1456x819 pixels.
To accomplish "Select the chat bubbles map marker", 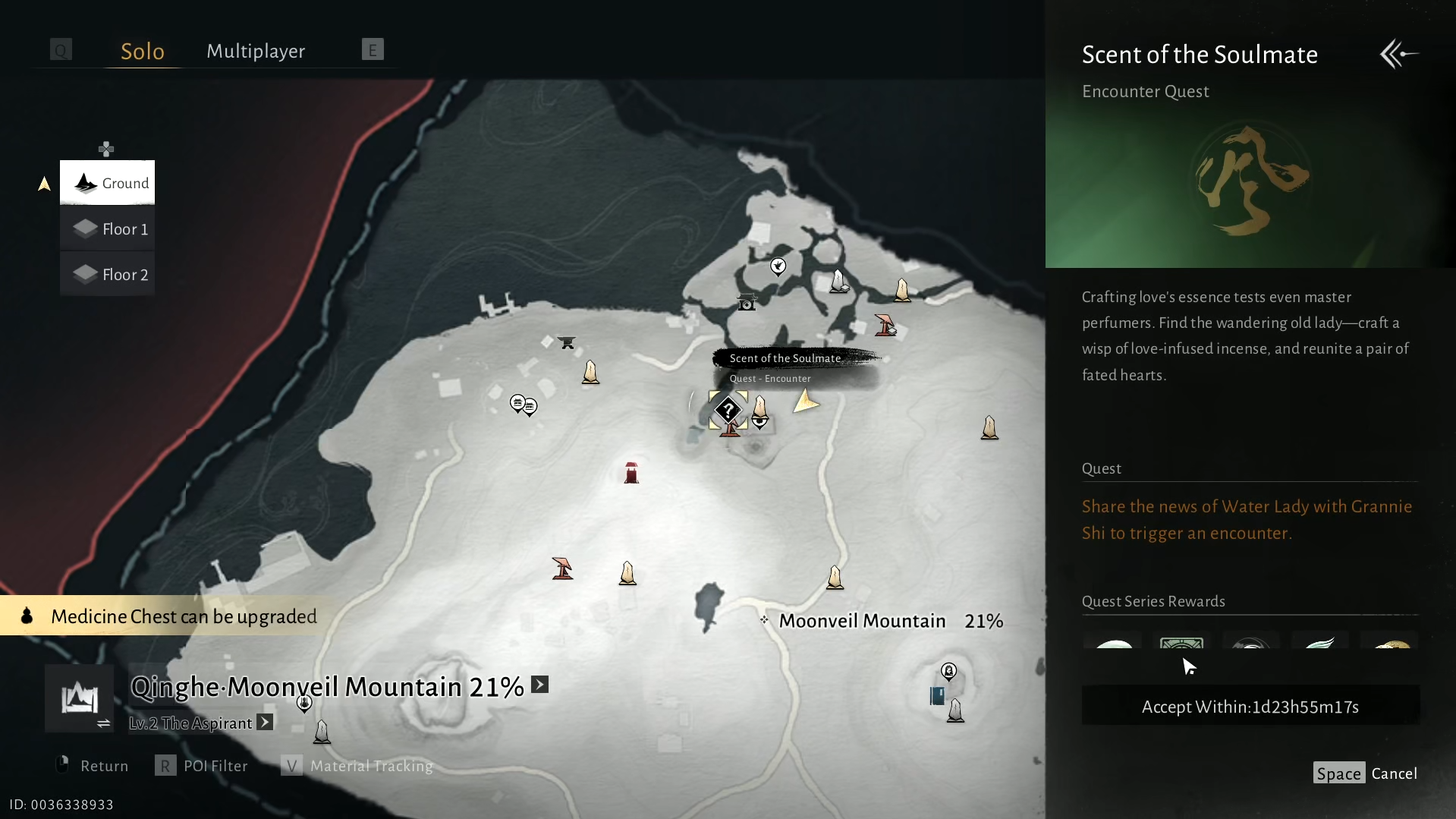I will point(524,405).
